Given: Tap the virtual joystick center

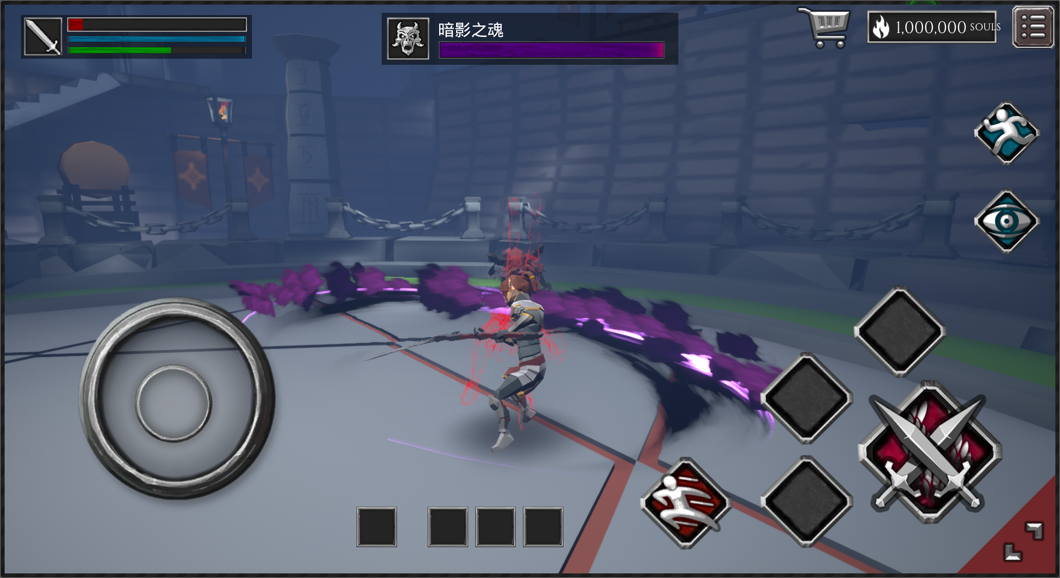Looking at the screenshot, I should 174,401.
